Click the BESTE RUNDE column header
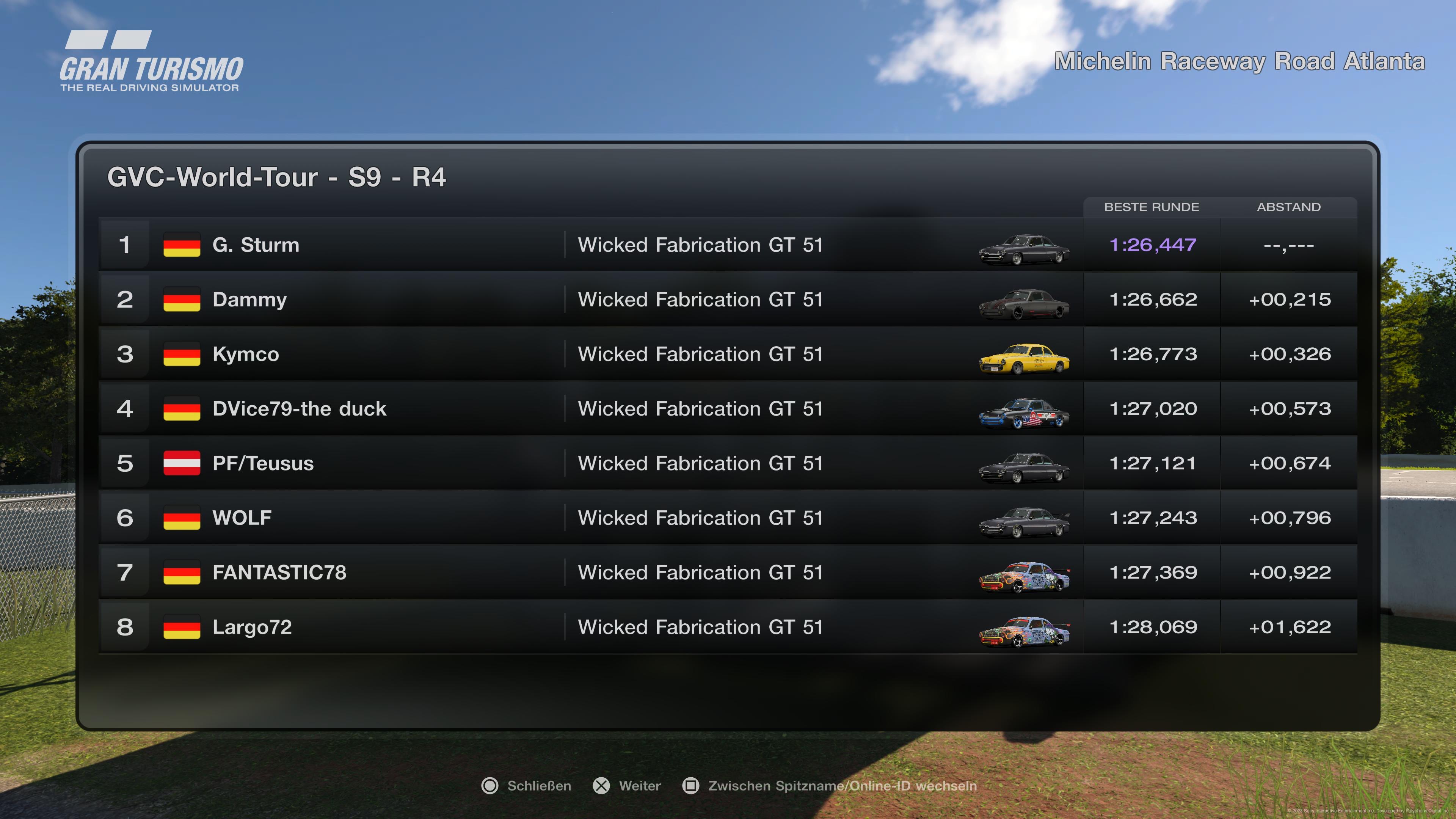This screenshot has width=1456, height=819. [1152, 207]
